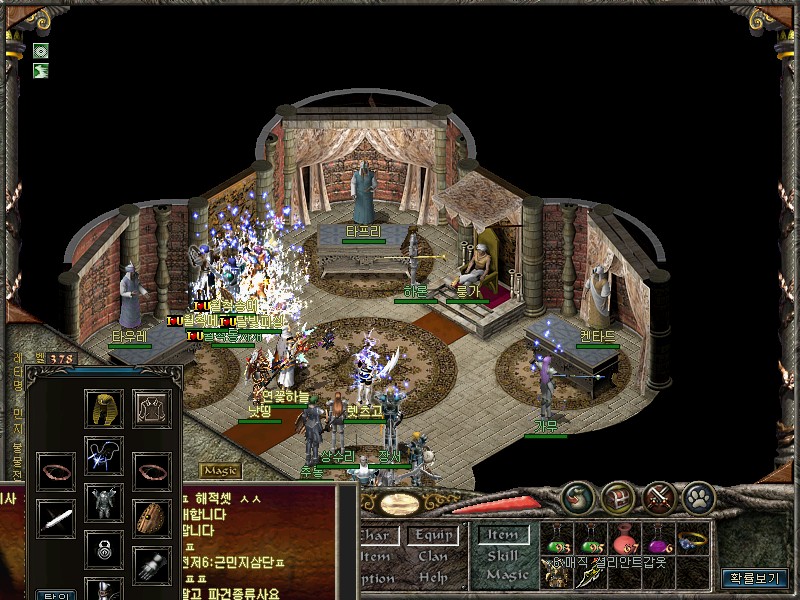Select the golden pharaoh headdress equipment slot
Screen dimensions: 800x600
point(103,409)
